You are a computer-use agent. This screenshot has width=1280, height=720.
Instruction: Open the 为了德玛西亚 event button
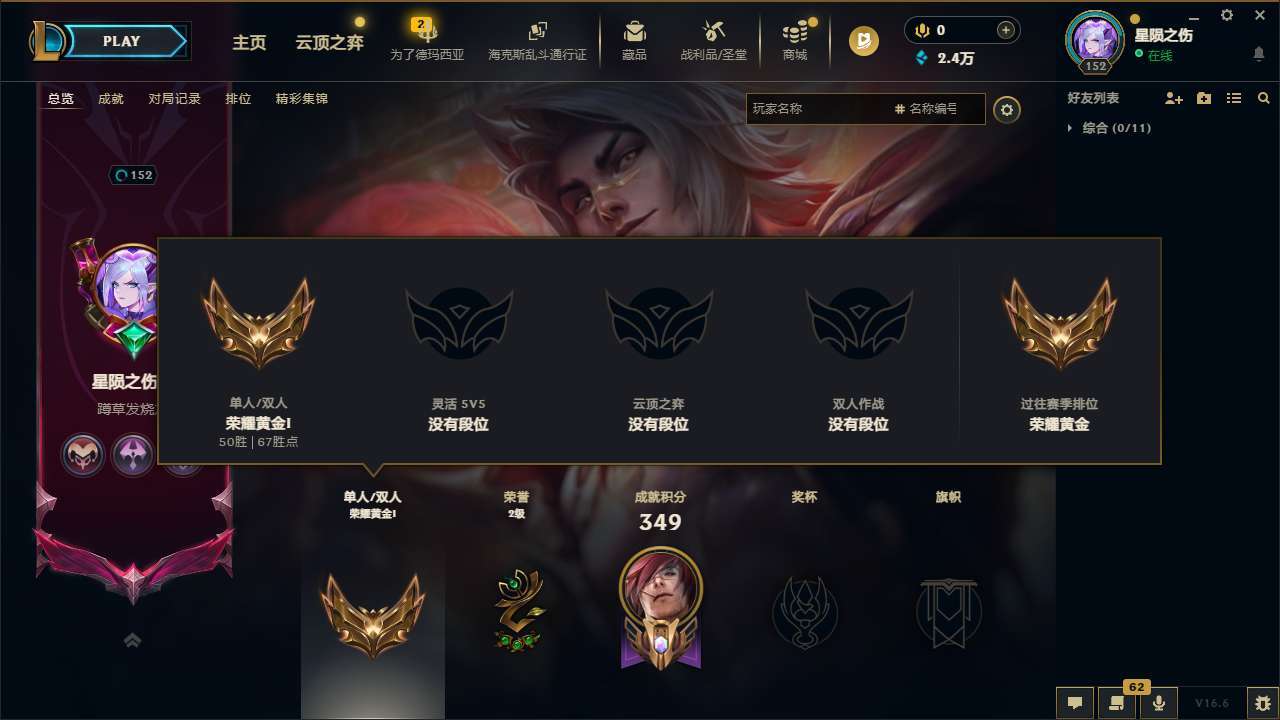(428, 40)
